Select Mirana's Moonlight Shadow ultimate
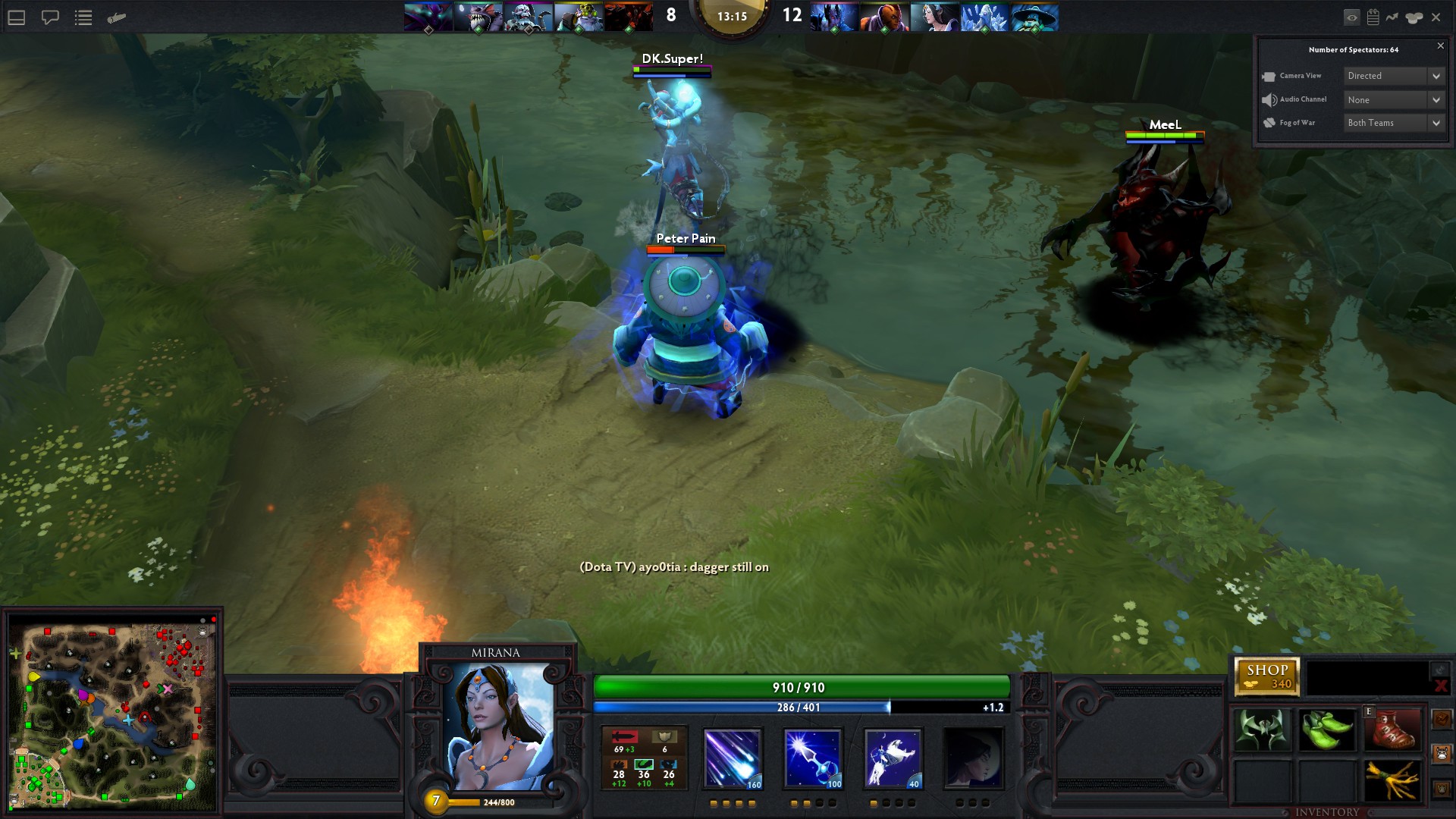Screen dimensions: 1456x819 click(973, 758)
